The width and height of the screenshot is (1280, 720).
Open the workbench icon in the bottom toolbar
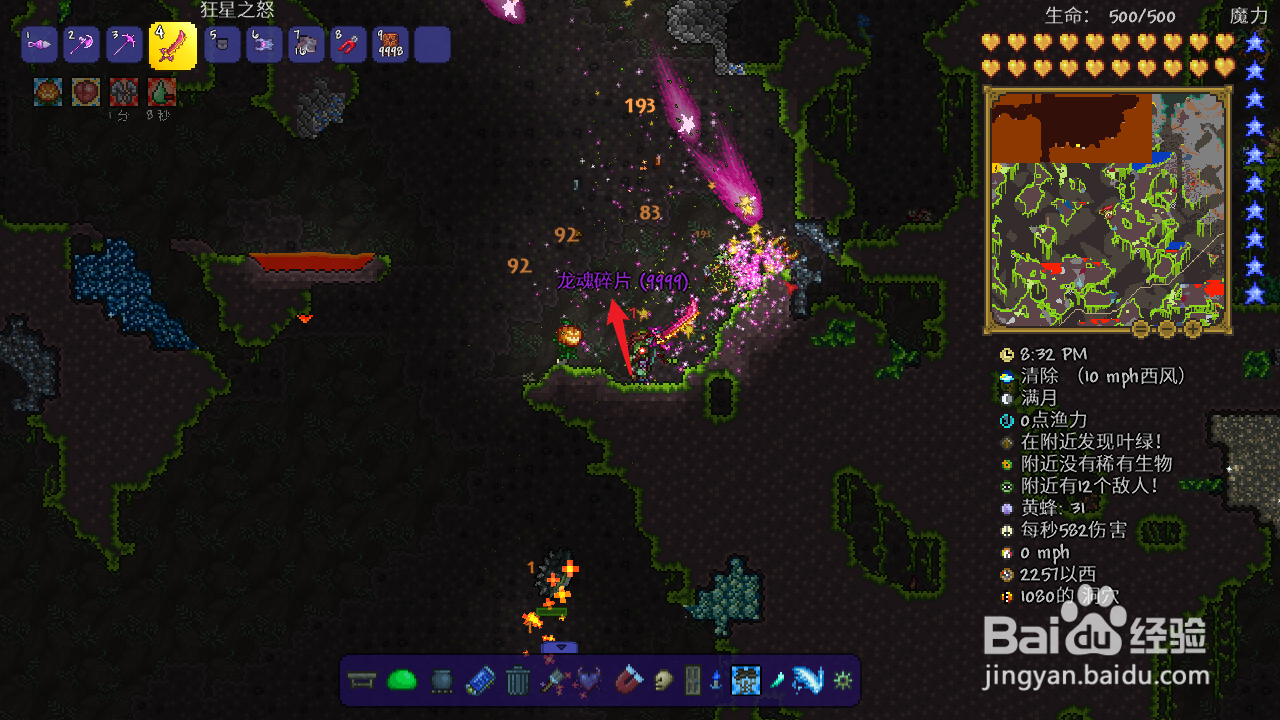pos(361,681)
